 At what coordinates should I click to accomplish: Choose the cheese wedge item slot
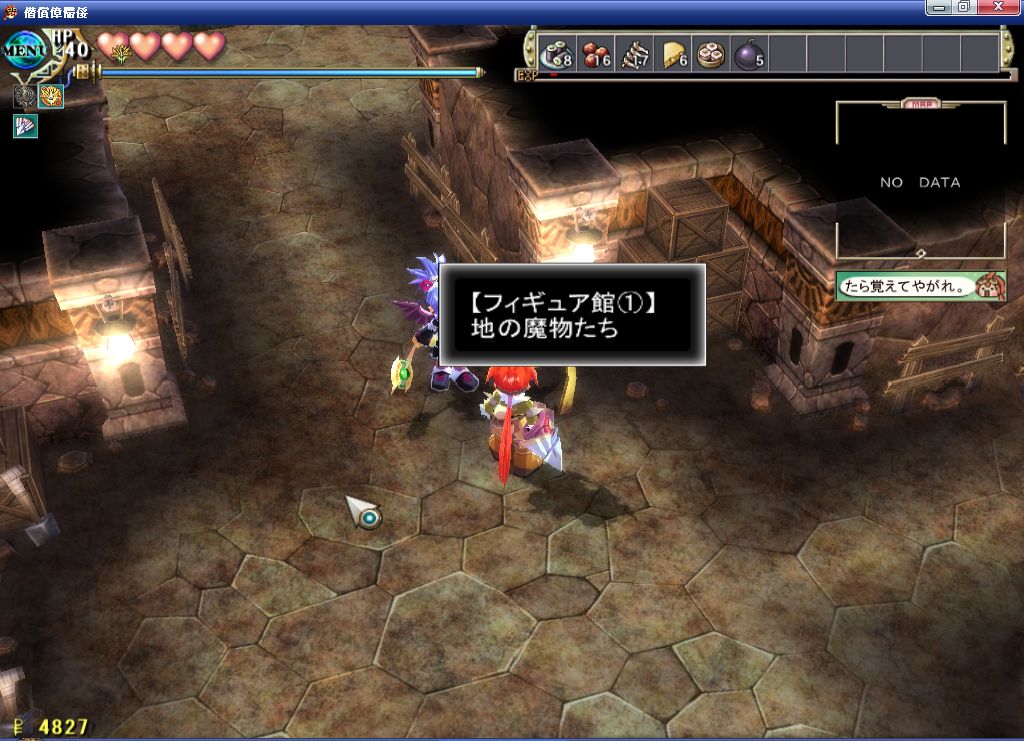pos(674,54)
